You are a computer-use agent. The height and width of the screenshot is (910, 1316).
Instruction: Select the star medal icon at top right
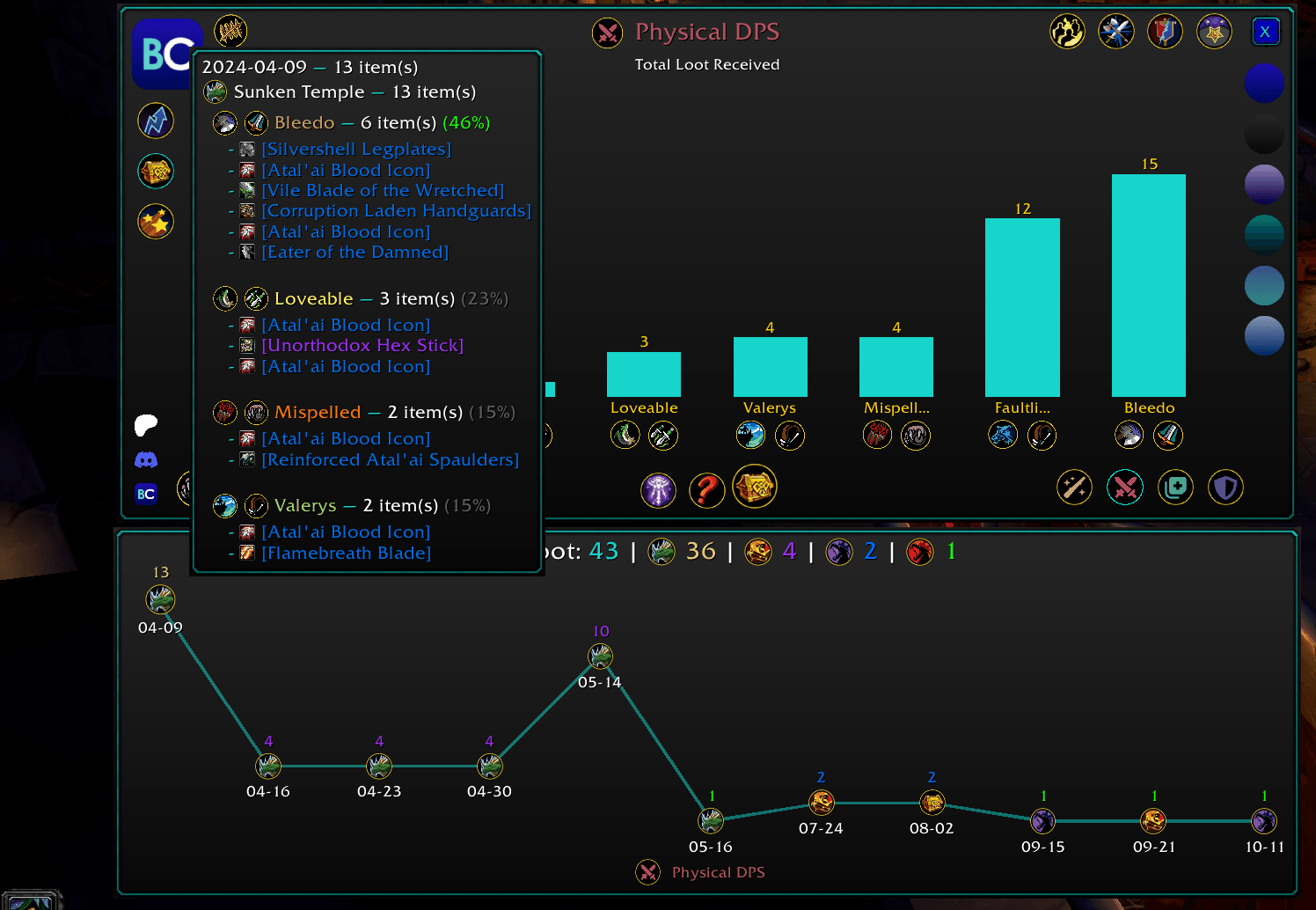click(1214, 31)
